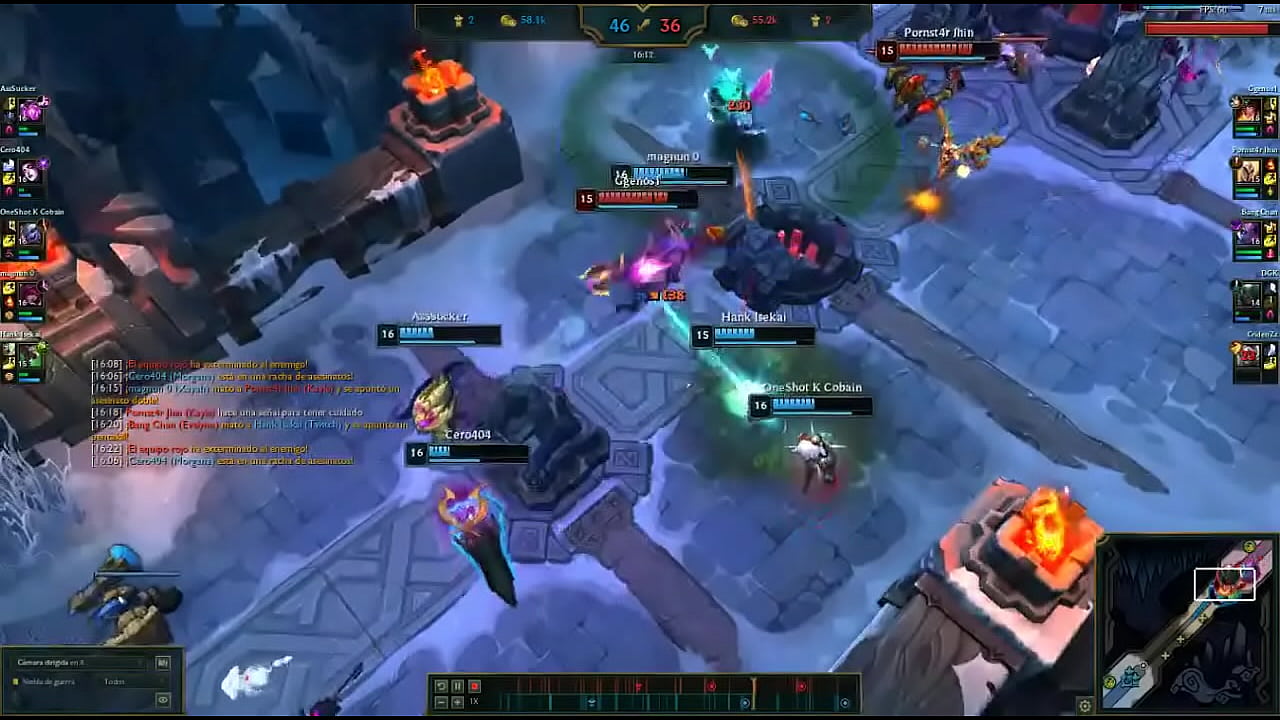
Task: Click the keyboard shortcut icon in camera panel
Action: tap(163, 663)
